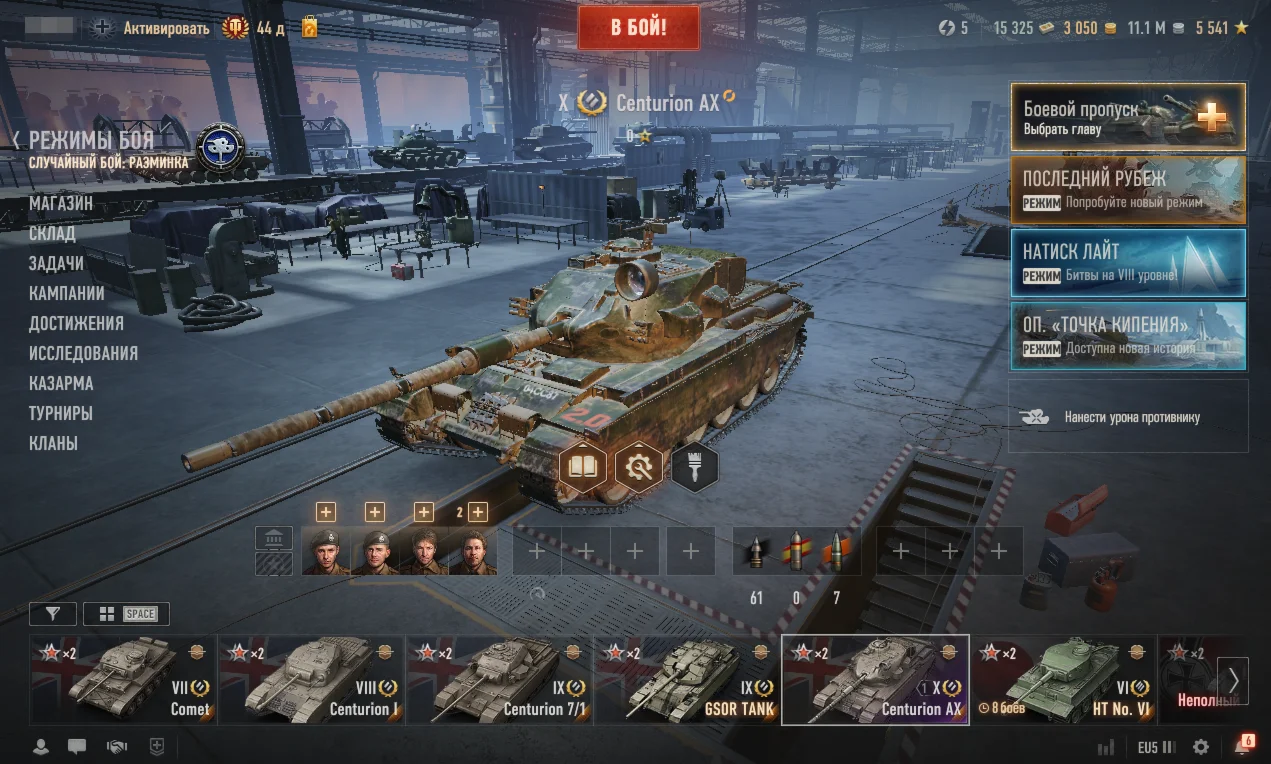Open the tank carousel filter
This screenshot has width=1271, height=764.
click(x=53, y=613)
